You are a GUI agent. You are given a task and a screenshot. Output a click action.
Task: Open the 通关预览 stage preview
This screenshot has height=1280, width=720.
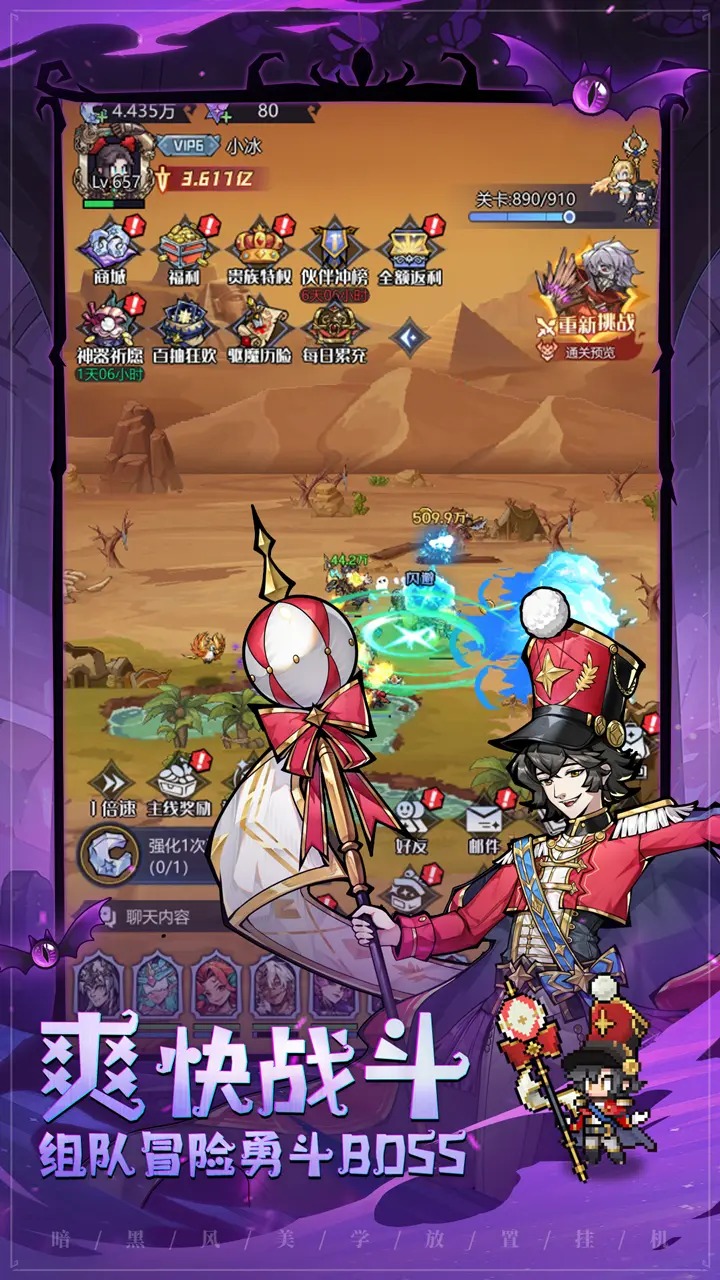[x=588, y=351]
